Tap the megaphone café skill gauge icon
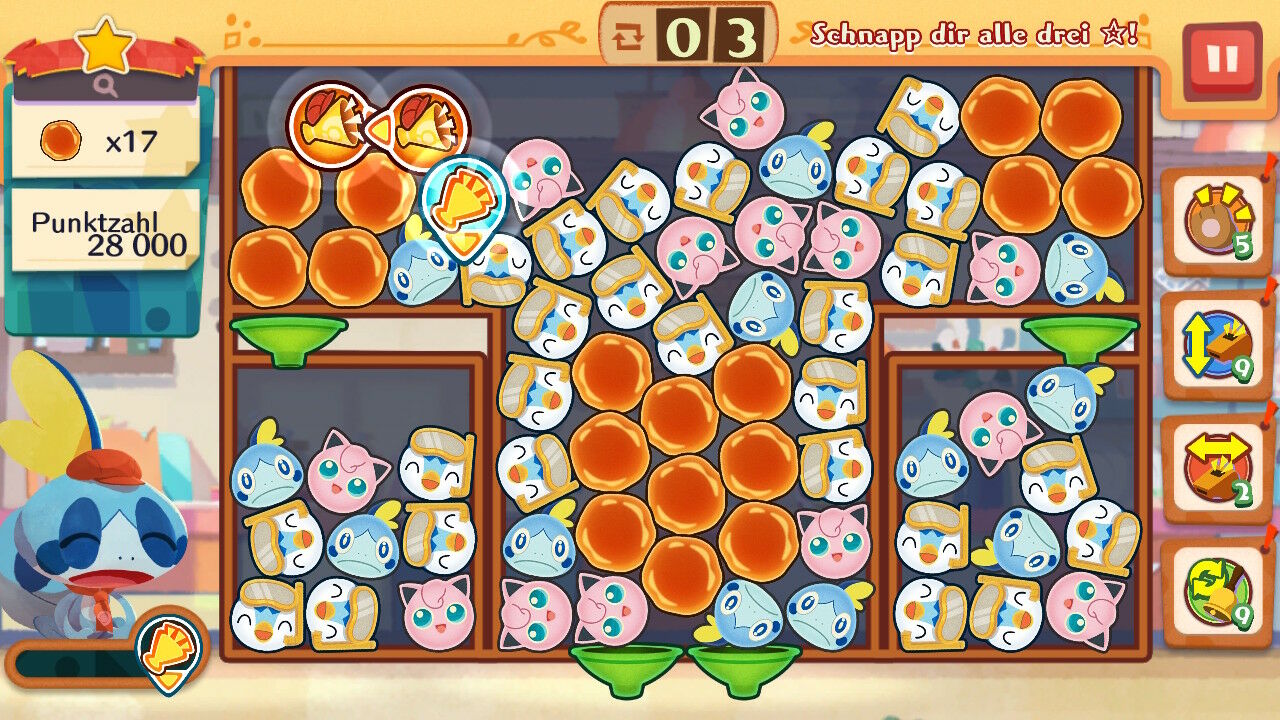Image resolution: width=1280 pixels, height=720 pixels. coord(169,653)
